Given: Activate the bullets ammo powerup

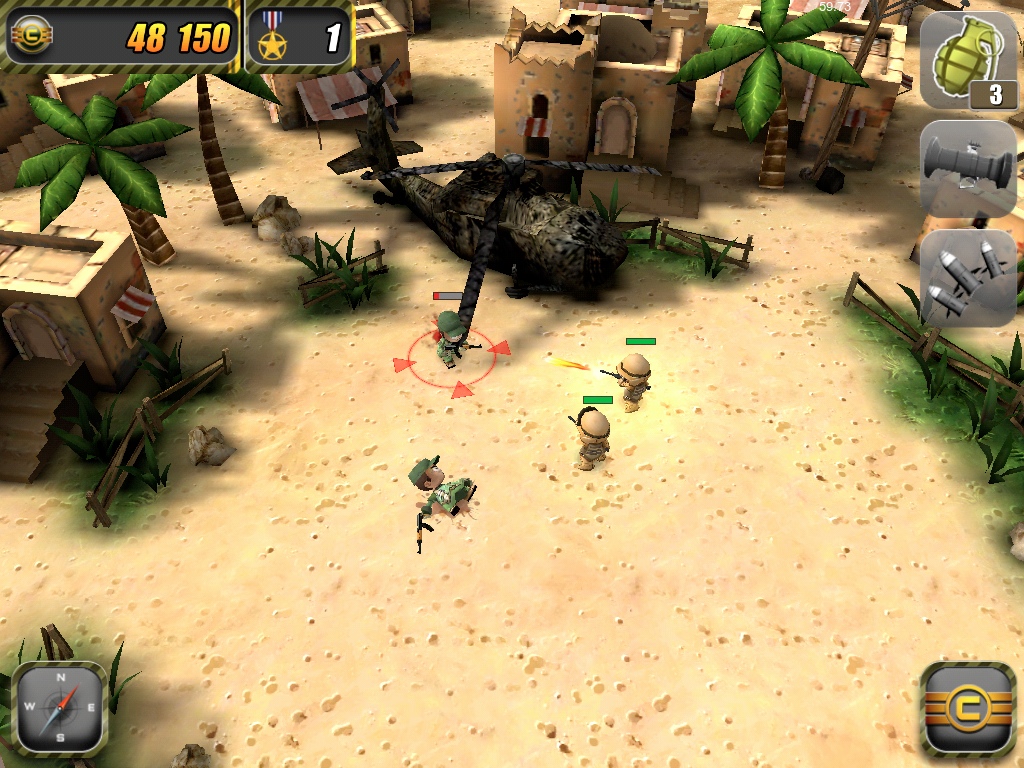Looking at the screenshot, I should tap(967, 277).
